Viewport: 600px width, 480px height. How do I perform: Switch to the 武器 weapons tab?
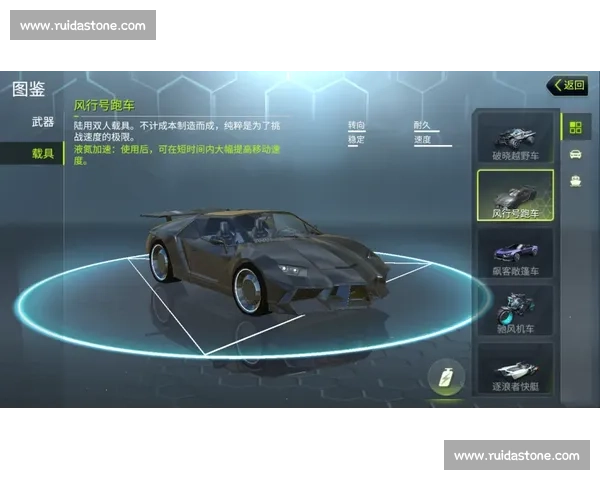42,122
